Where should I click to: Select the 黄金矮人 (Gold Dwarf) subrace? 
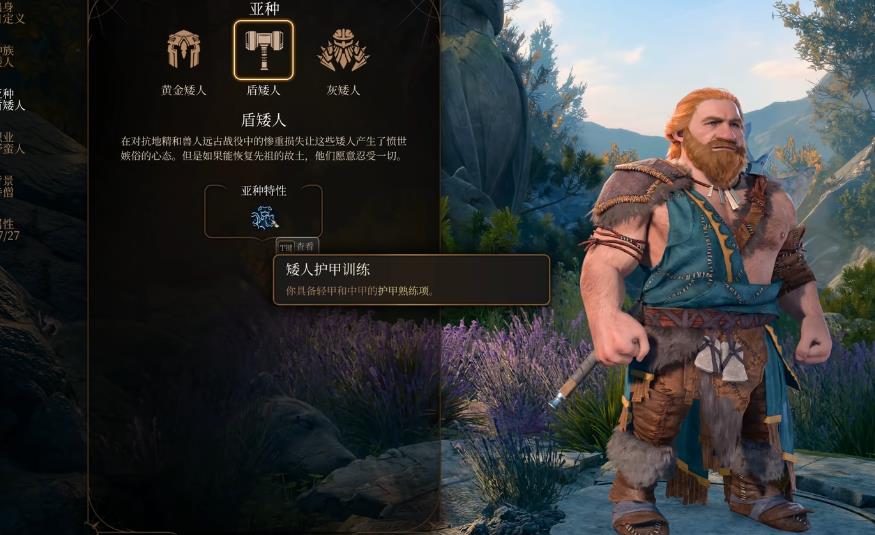point(184,51)
